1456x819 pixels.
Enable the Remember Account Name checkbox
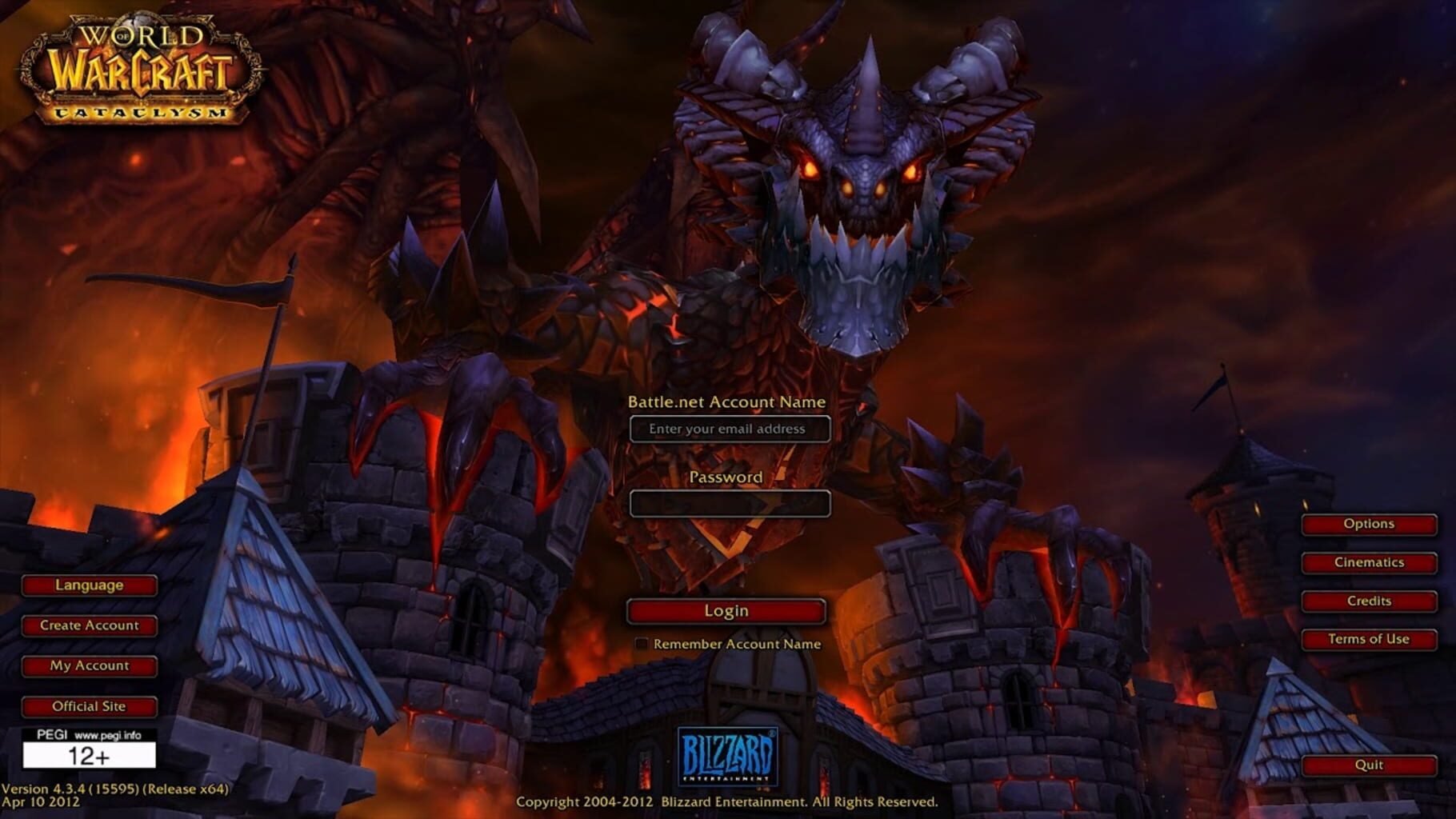(642, 643)
